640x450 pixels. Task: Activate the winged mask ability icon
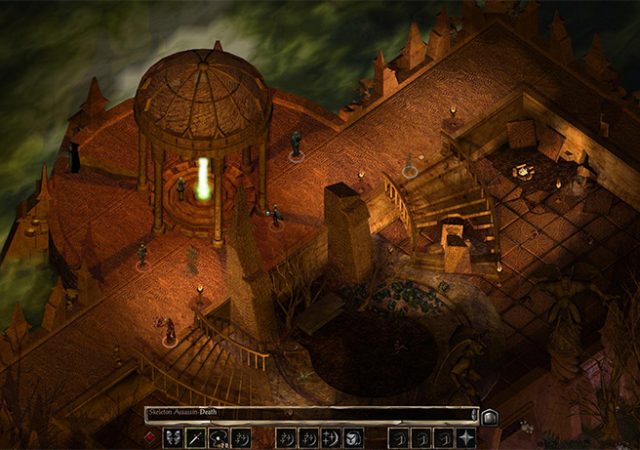tap(173, 438)
